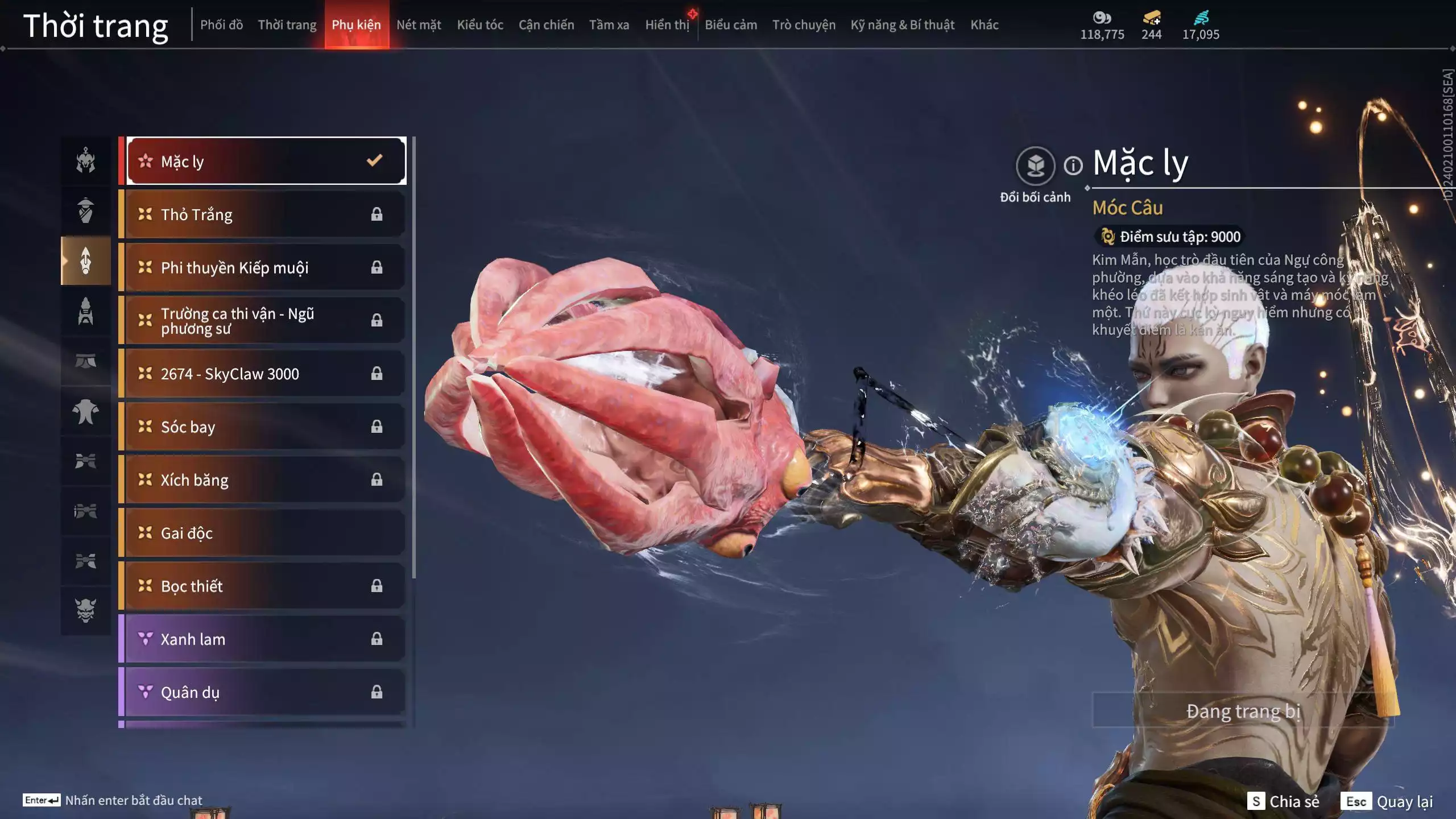Go to the Cận chiến tab

546,25
